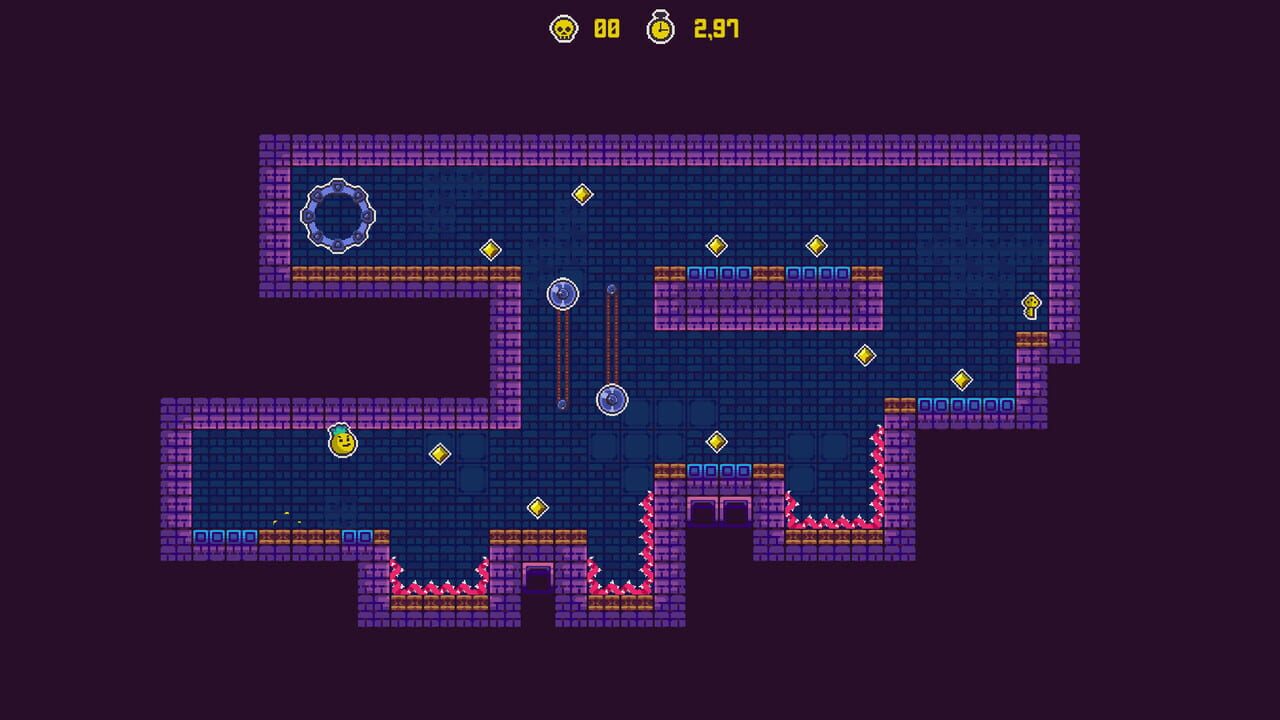Screen dimensions: 1280x720
Task: Click the timer reading 2,97
Action: point(716,30)
